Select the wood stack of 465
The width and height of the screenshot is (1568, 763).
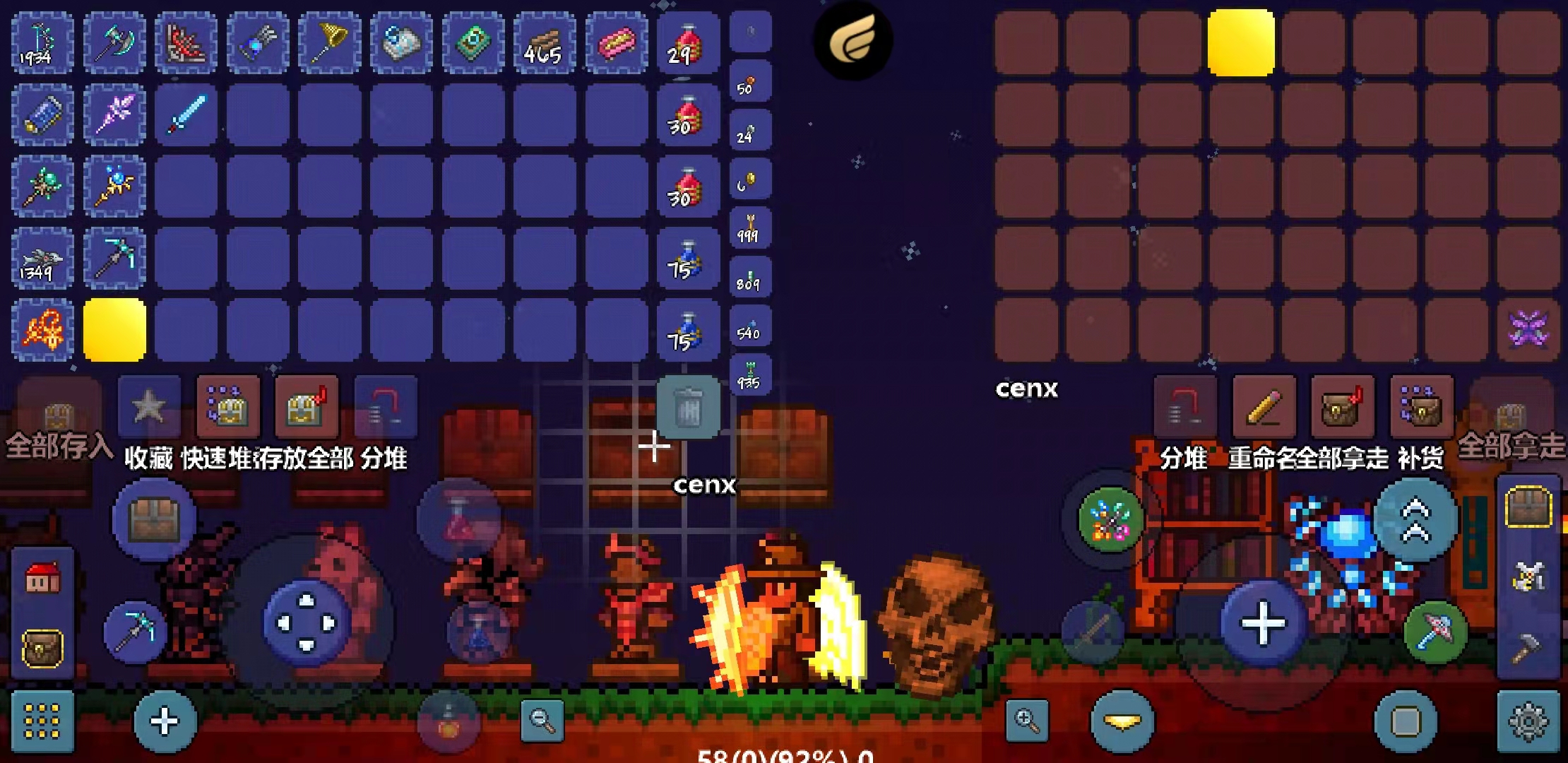pos(544,44)
